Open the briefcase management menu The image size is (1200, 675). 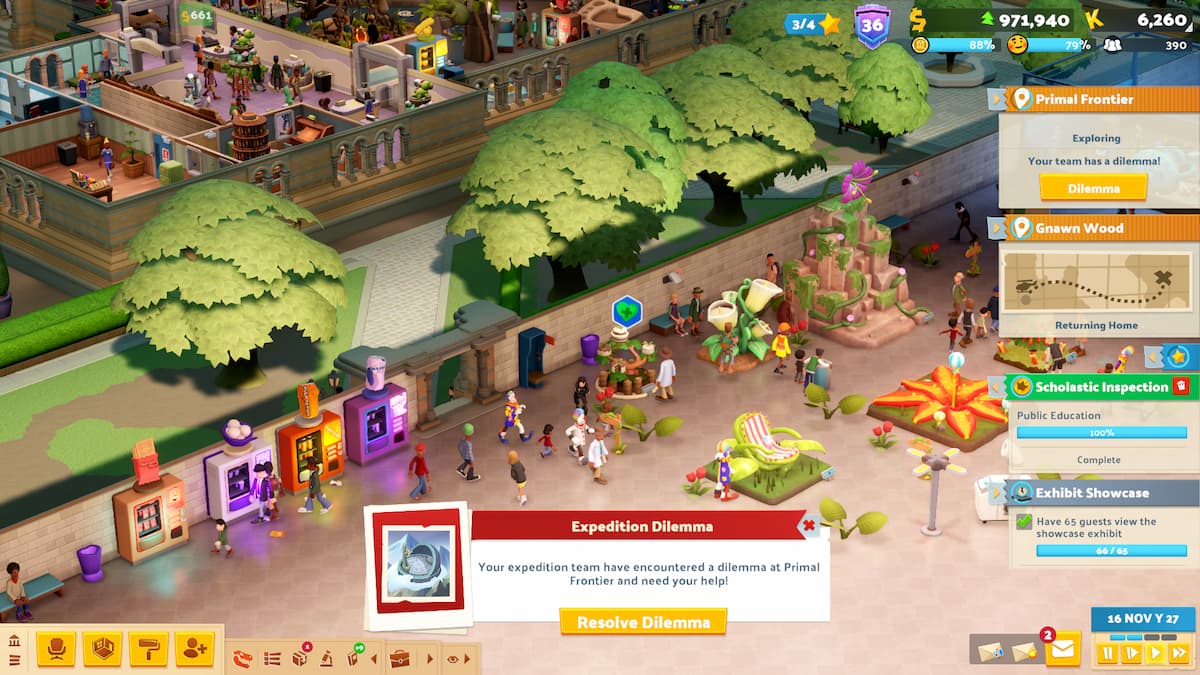[400, 658]
